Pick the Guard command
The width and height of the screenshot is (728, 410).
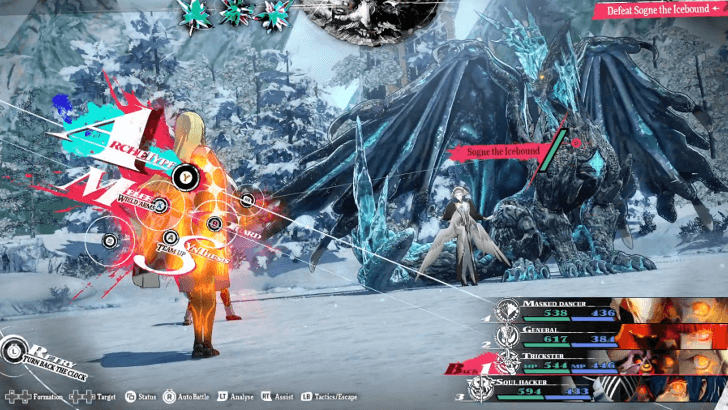click(213, 224)
